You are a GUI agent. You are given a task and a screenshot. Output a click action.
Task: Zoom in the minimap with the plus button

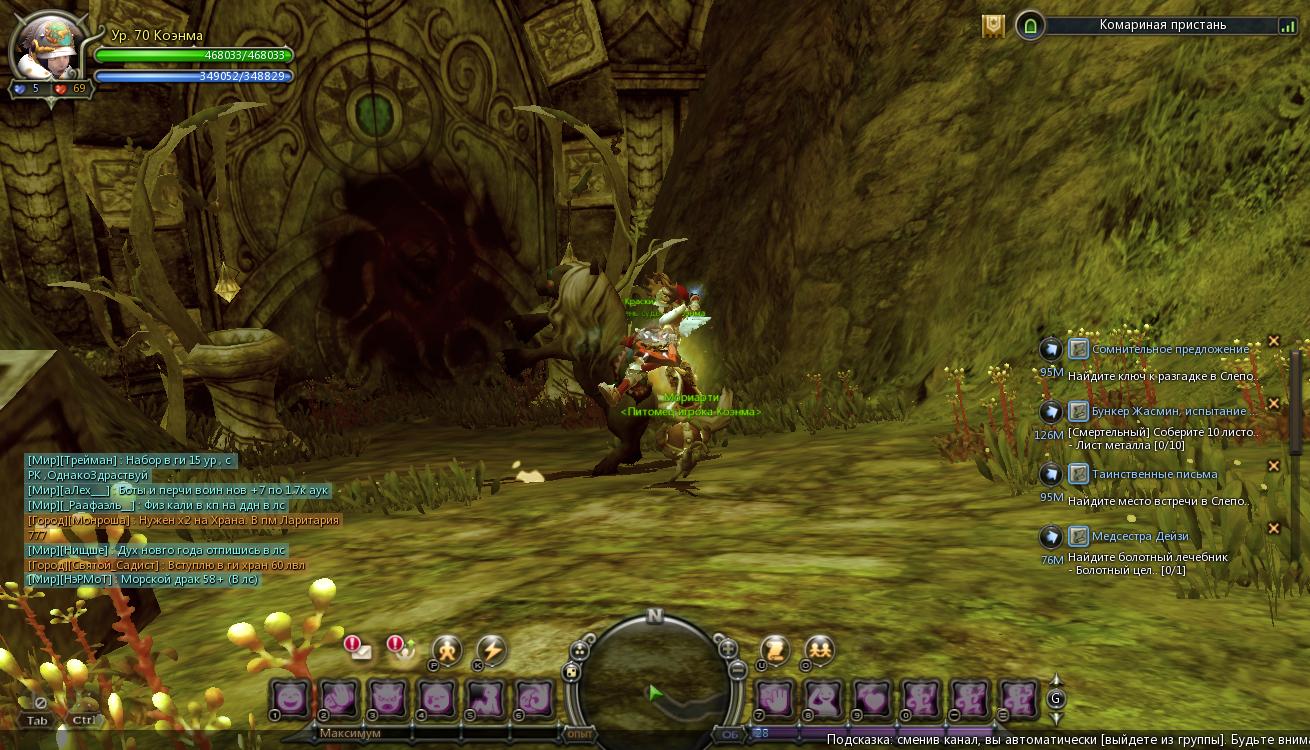coord(729,648)
